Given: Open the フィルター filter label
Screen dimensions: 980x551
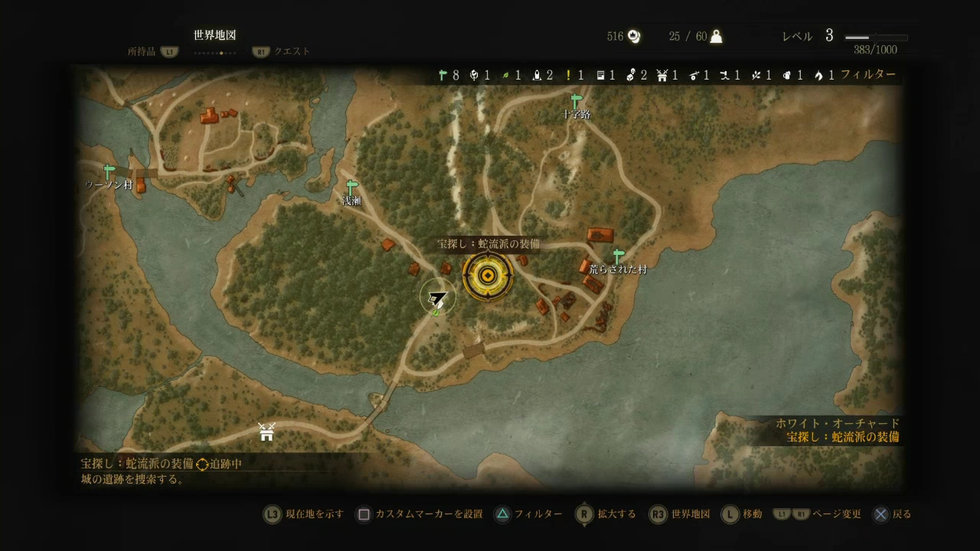Looking at the screenshot, I should [867, 75].
